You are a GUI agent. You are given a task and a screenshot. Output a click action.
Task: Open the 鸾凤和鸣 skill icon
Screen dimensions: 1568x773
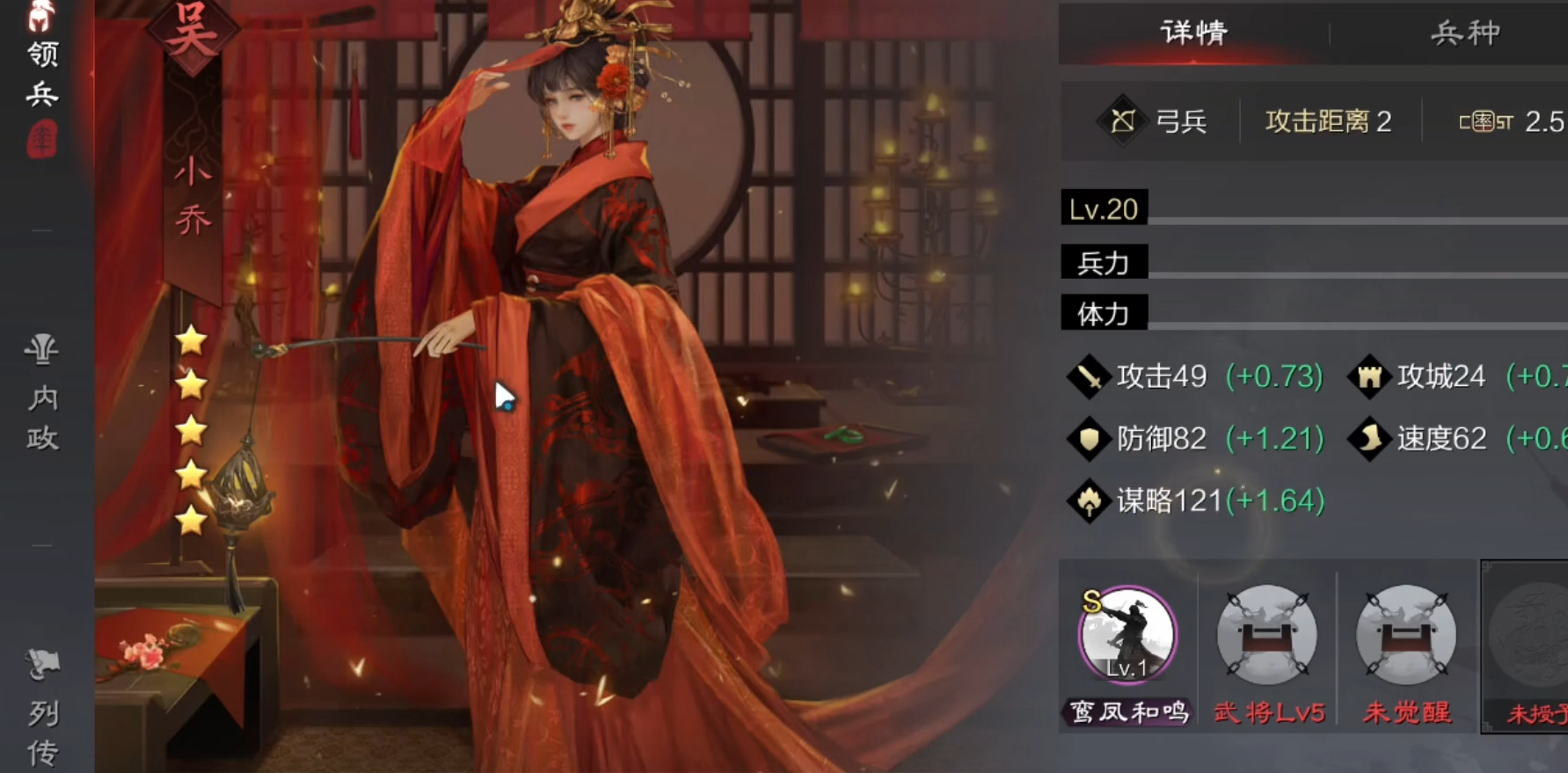pyautogui.click(x=1127, y=635)
